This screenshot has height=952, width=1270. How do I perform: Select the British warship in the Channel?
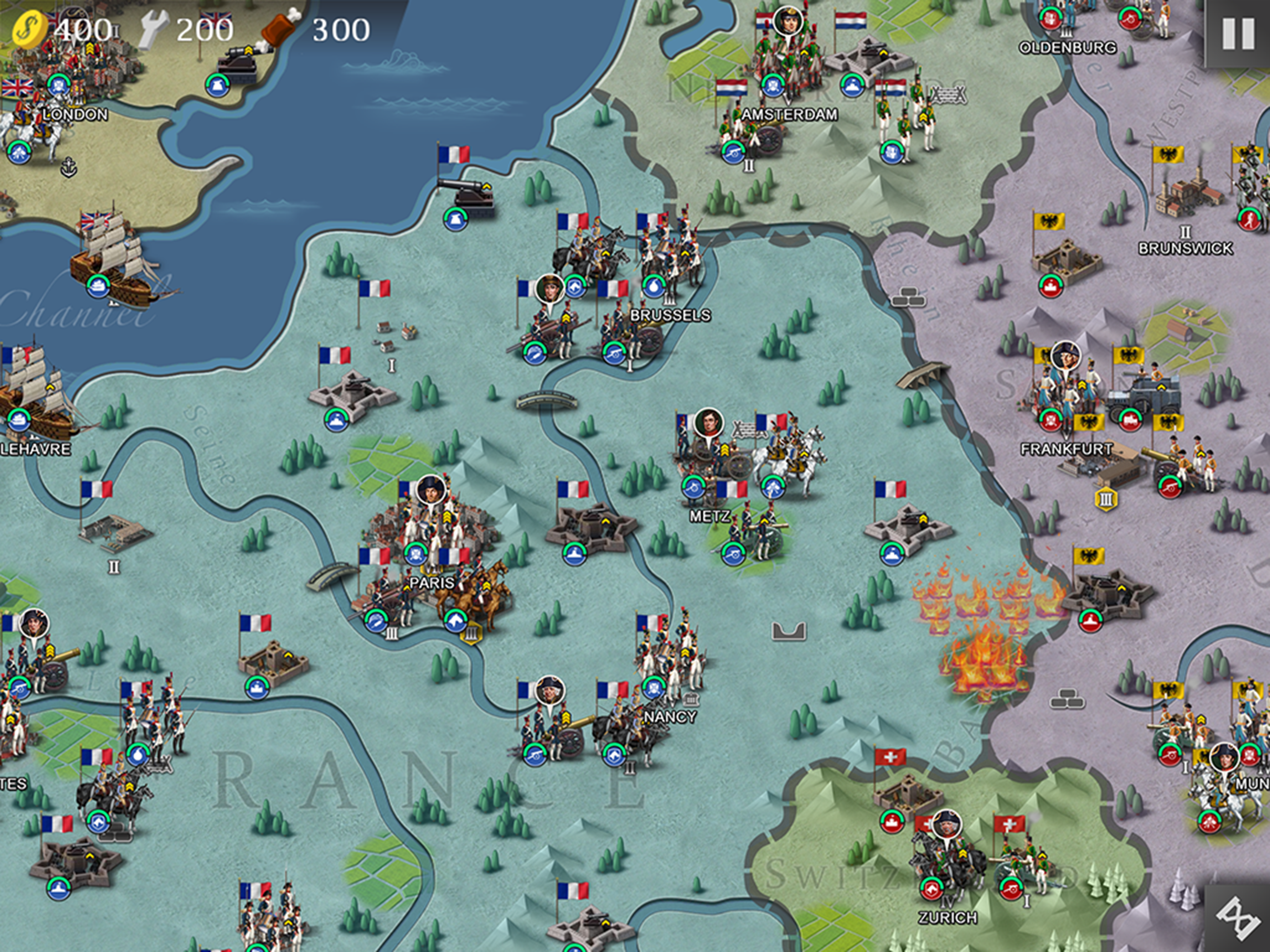pos(110,258)
